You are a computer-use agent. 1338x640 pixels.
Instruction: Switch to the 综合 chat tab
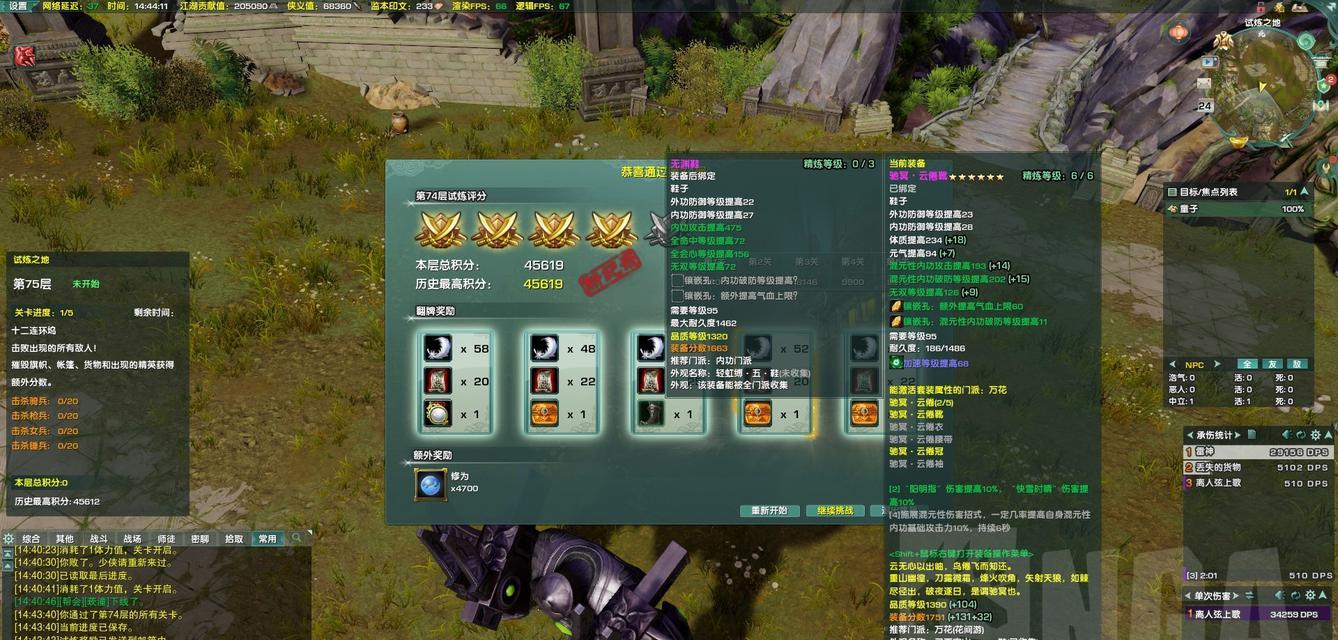point(31,539)
